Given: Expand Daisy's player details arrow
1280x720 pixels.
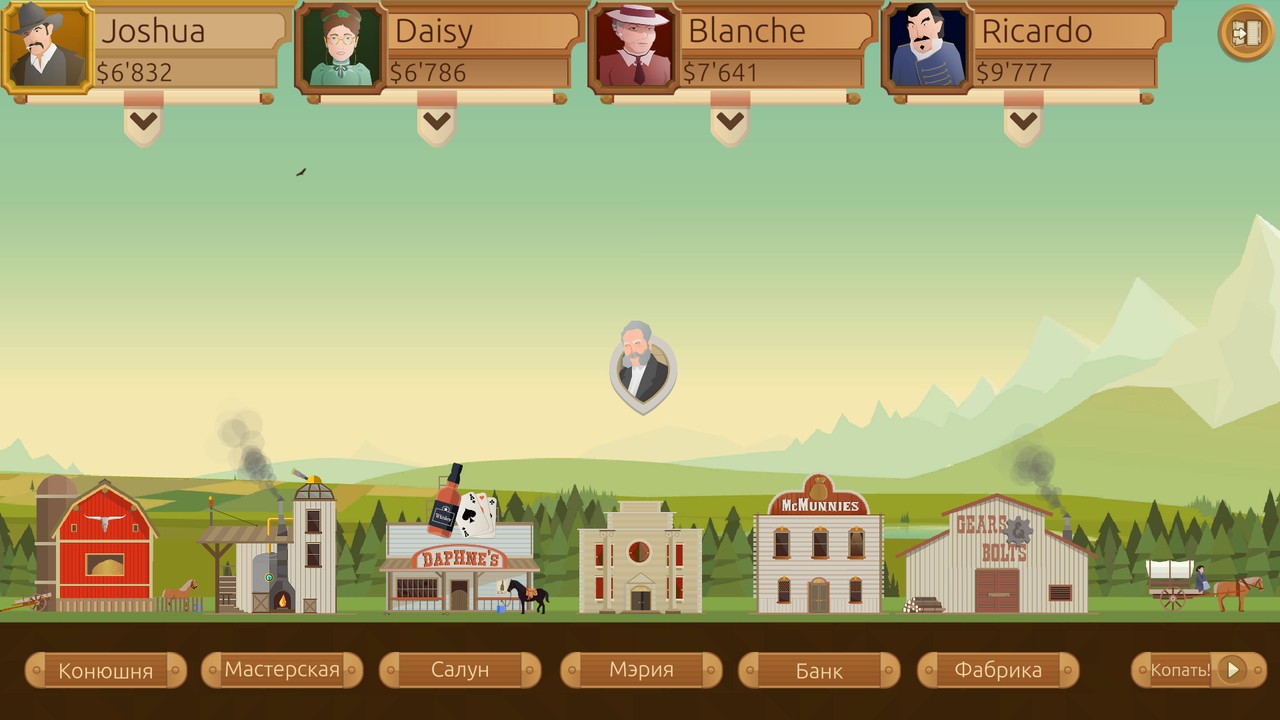Looking at the screenshot, I should point(436,122).
